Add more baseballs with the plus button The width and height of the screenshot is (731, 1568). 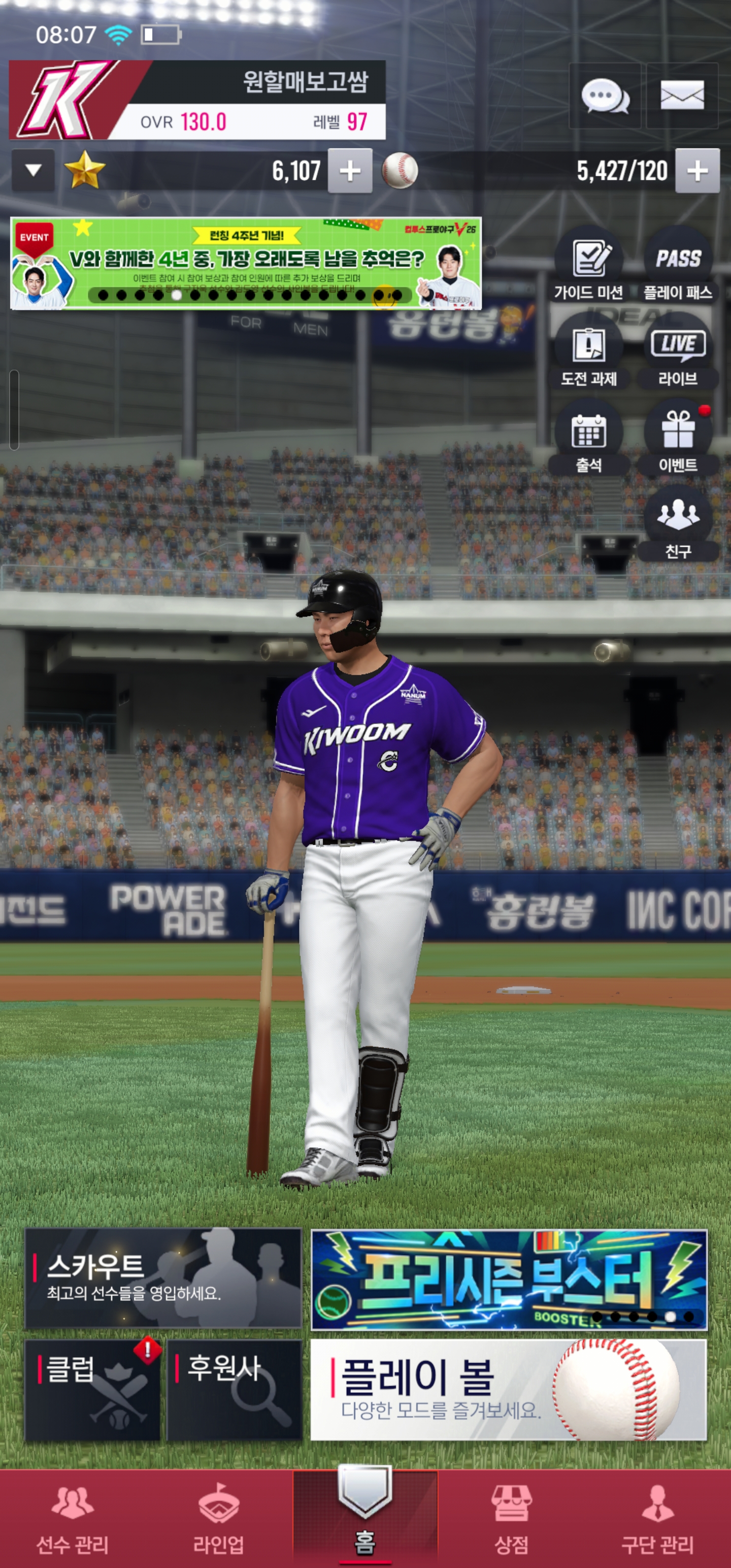tap(697, 171)
